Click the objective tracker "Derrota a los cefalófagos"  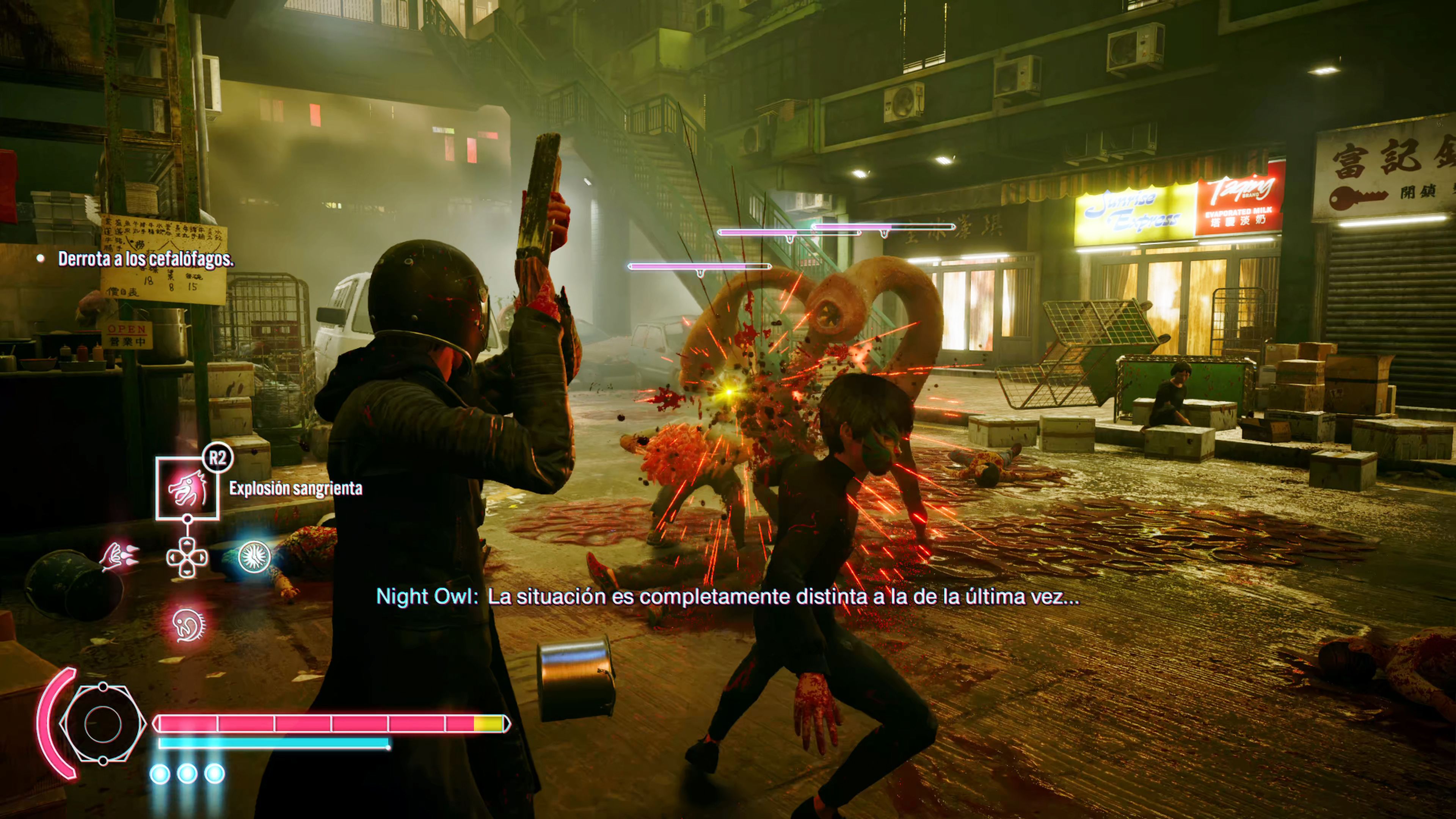point(145,259)
